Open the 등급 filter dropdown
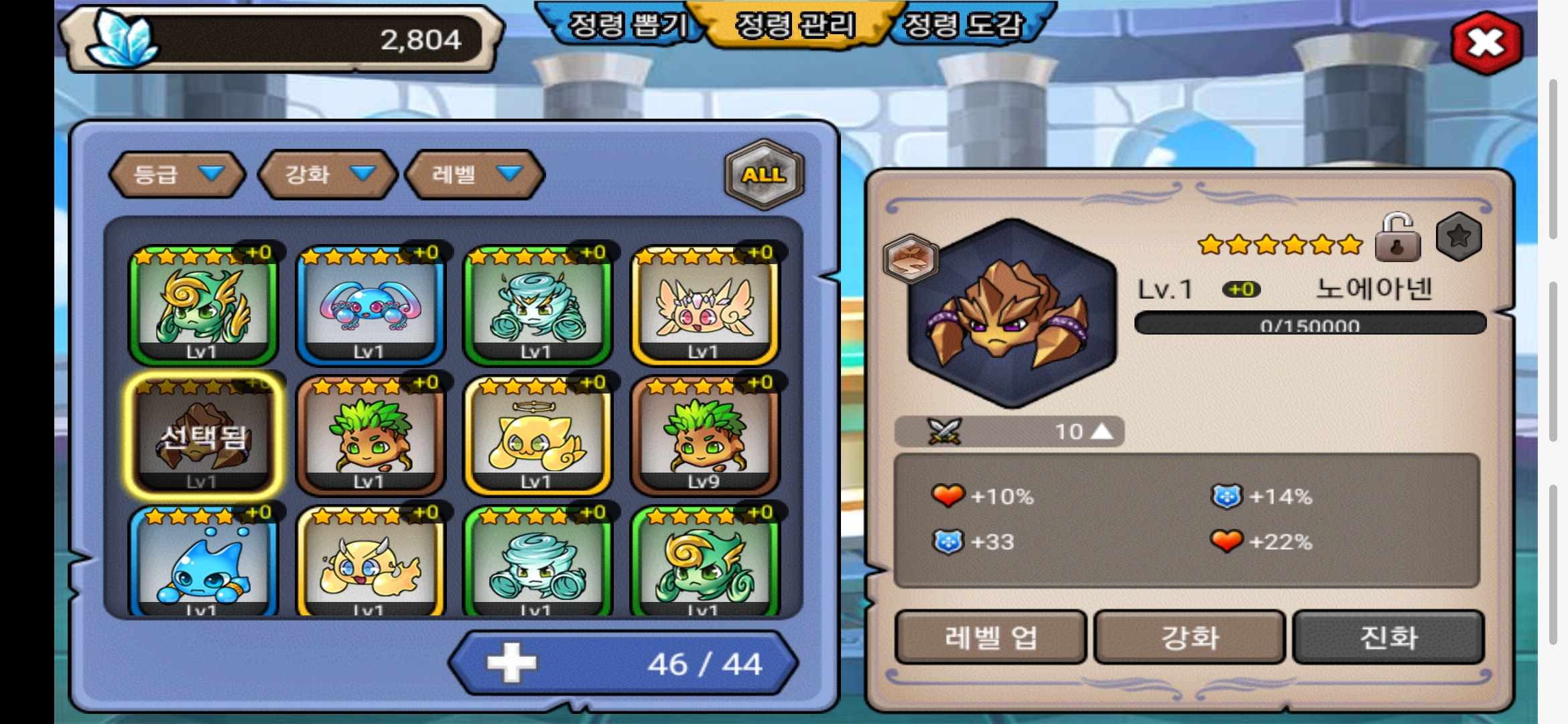This screenshot has height=724, width=1568. 176,174
